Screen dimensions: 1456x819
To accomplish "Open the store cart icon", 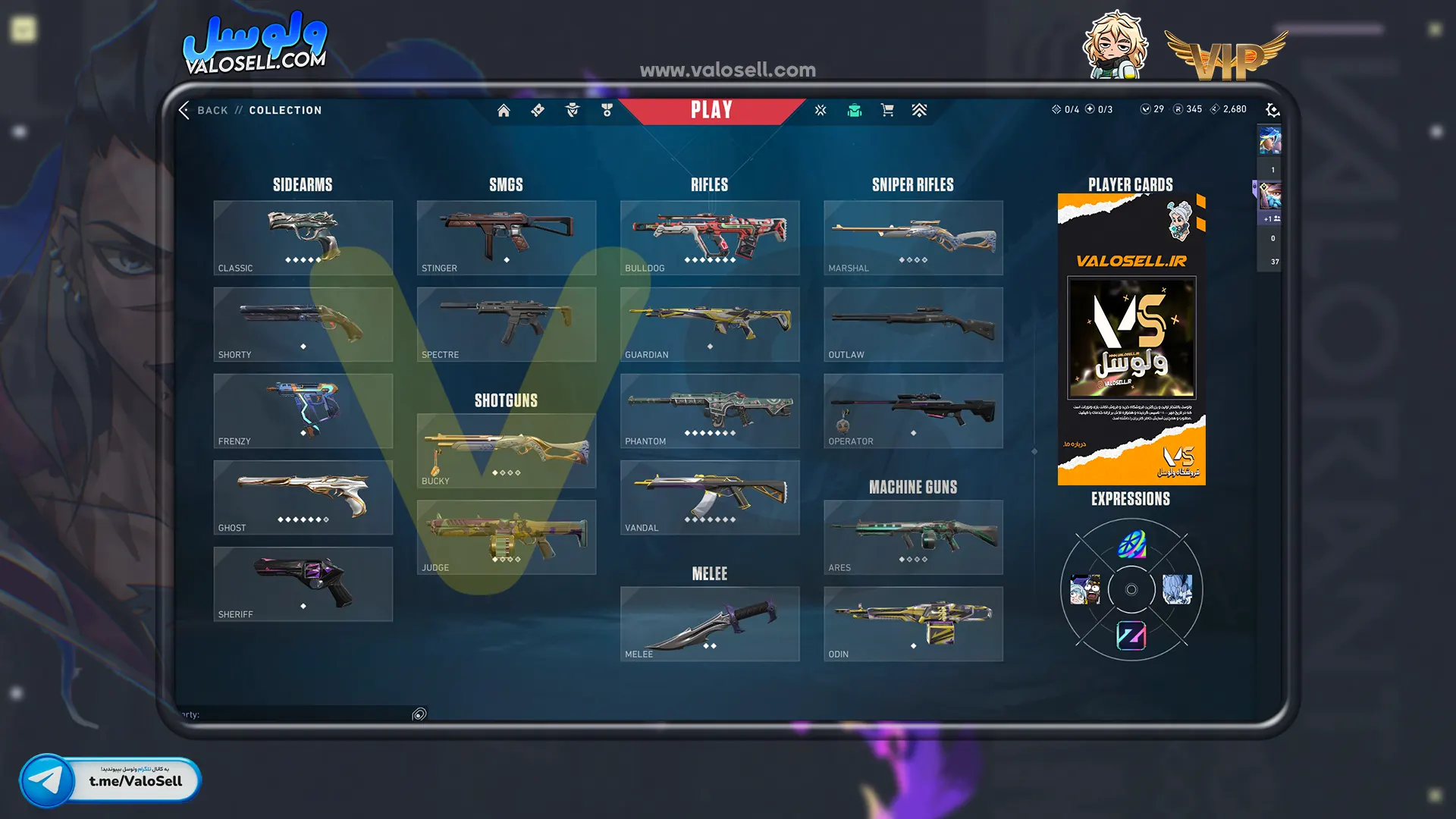I will [887, 111].
